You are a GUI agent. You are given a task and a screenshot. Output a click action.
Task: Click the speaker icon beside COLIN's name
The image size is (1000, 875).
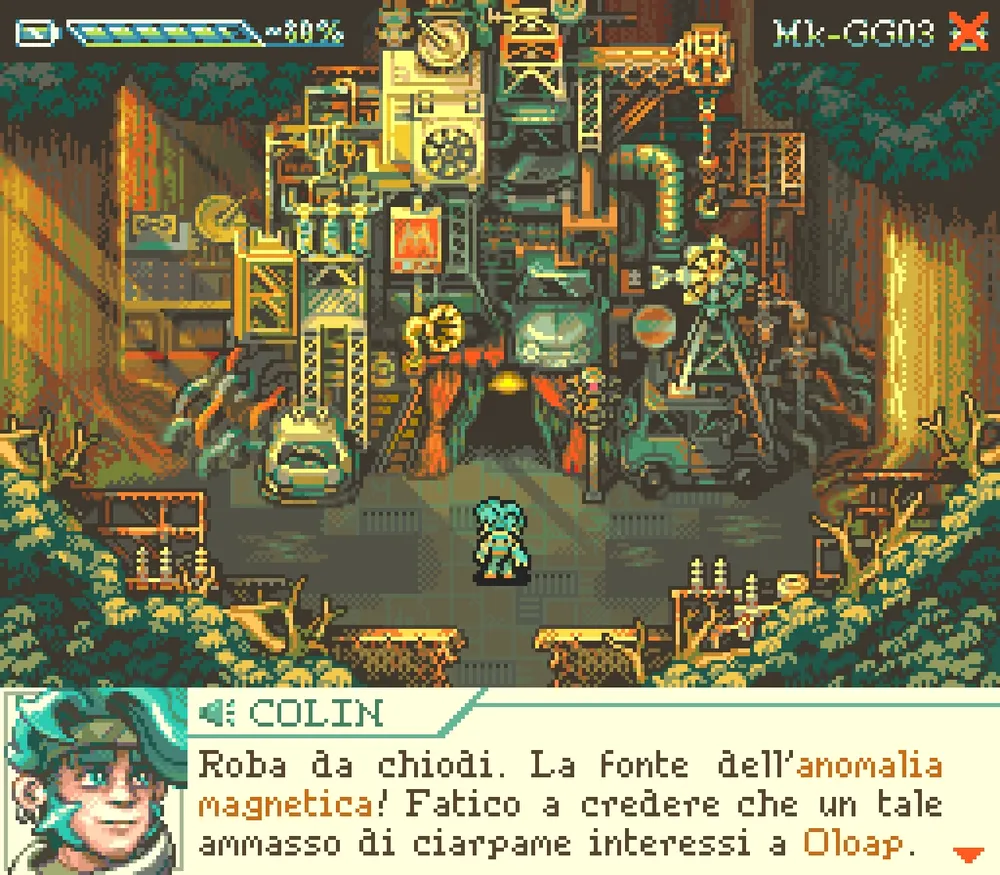click(217, 712)
